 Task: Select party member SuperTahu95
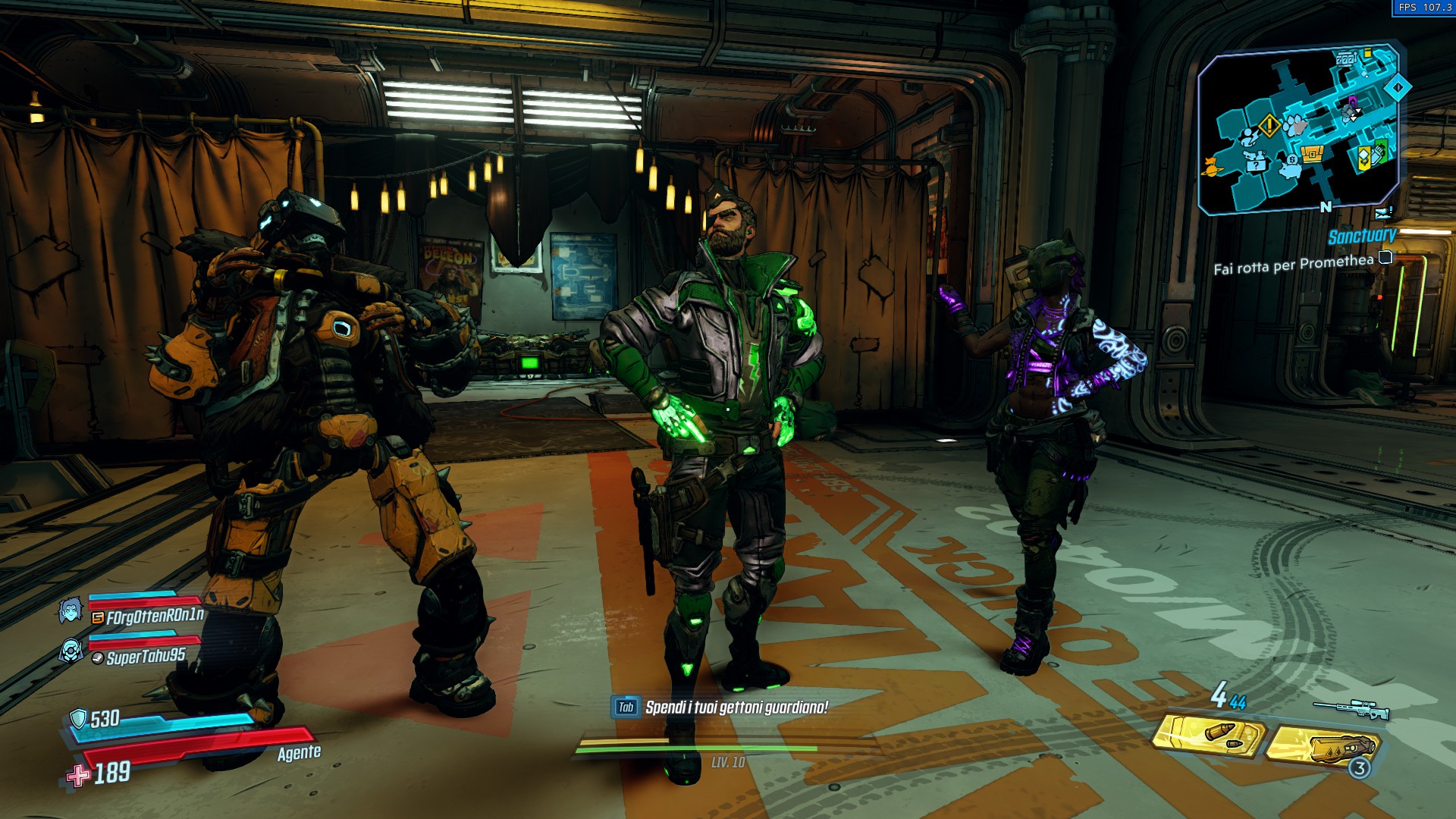pyautogui.click(x=146, y=657)
